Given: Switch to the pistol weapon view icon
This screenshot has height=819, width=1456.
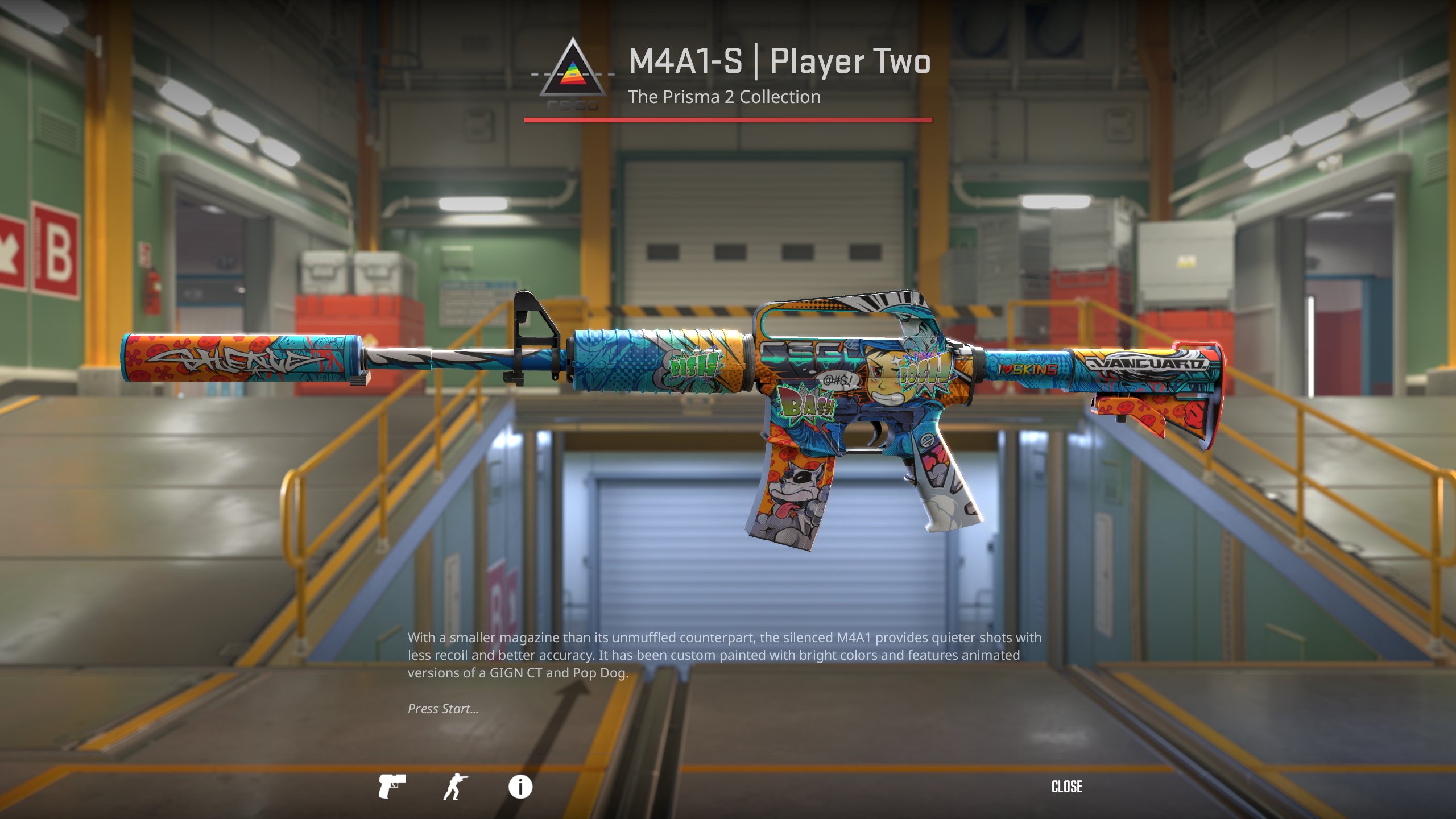Looking at the screenshot, I should [392, 787].
